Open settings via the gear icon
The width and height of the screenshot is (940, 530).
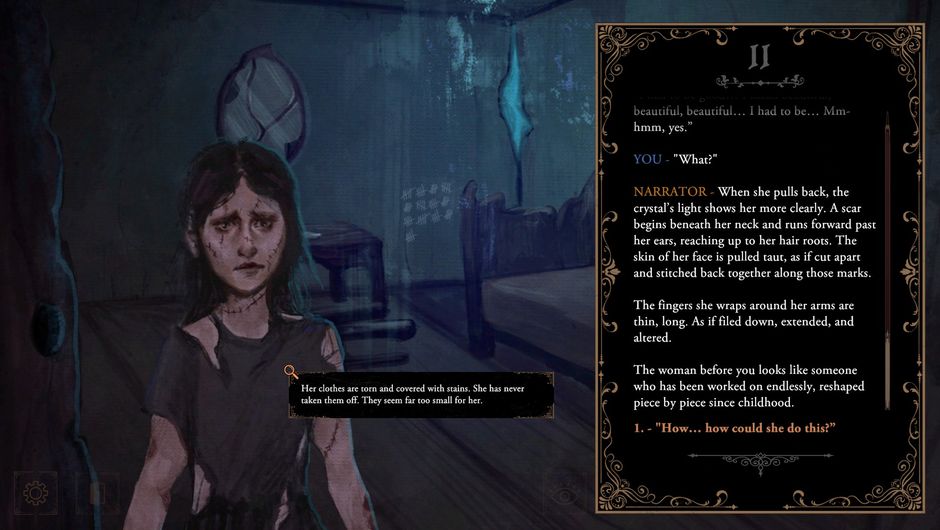tap(36, 492)
